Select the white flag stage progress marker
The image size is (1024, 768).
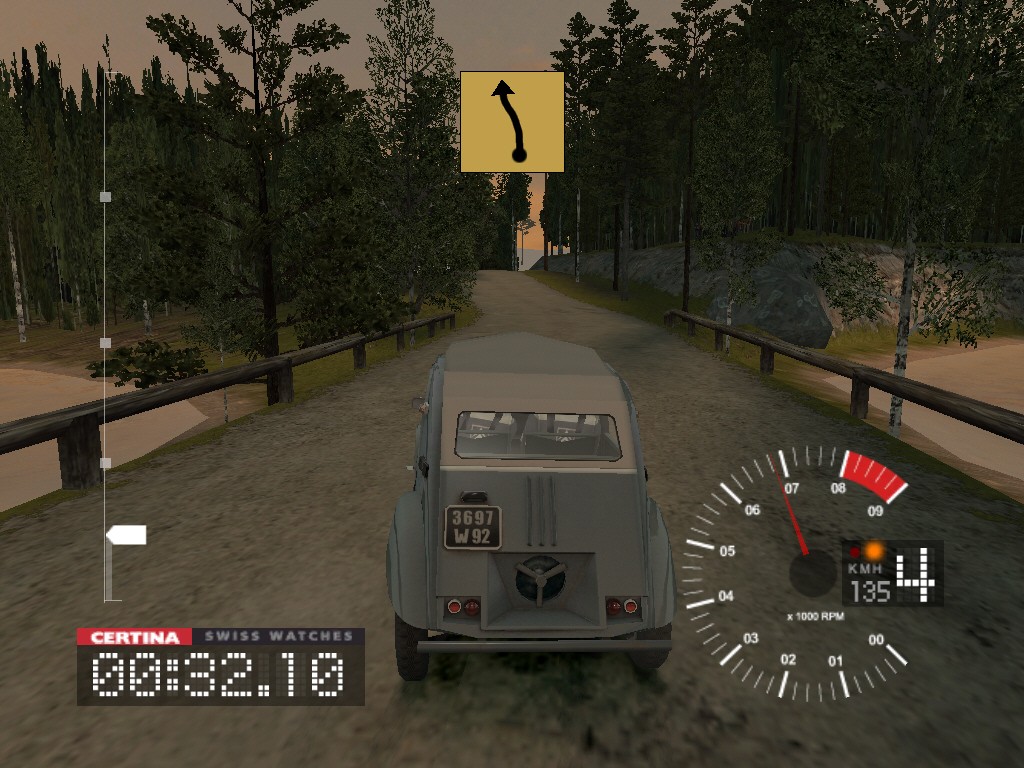tap(127, 535)
